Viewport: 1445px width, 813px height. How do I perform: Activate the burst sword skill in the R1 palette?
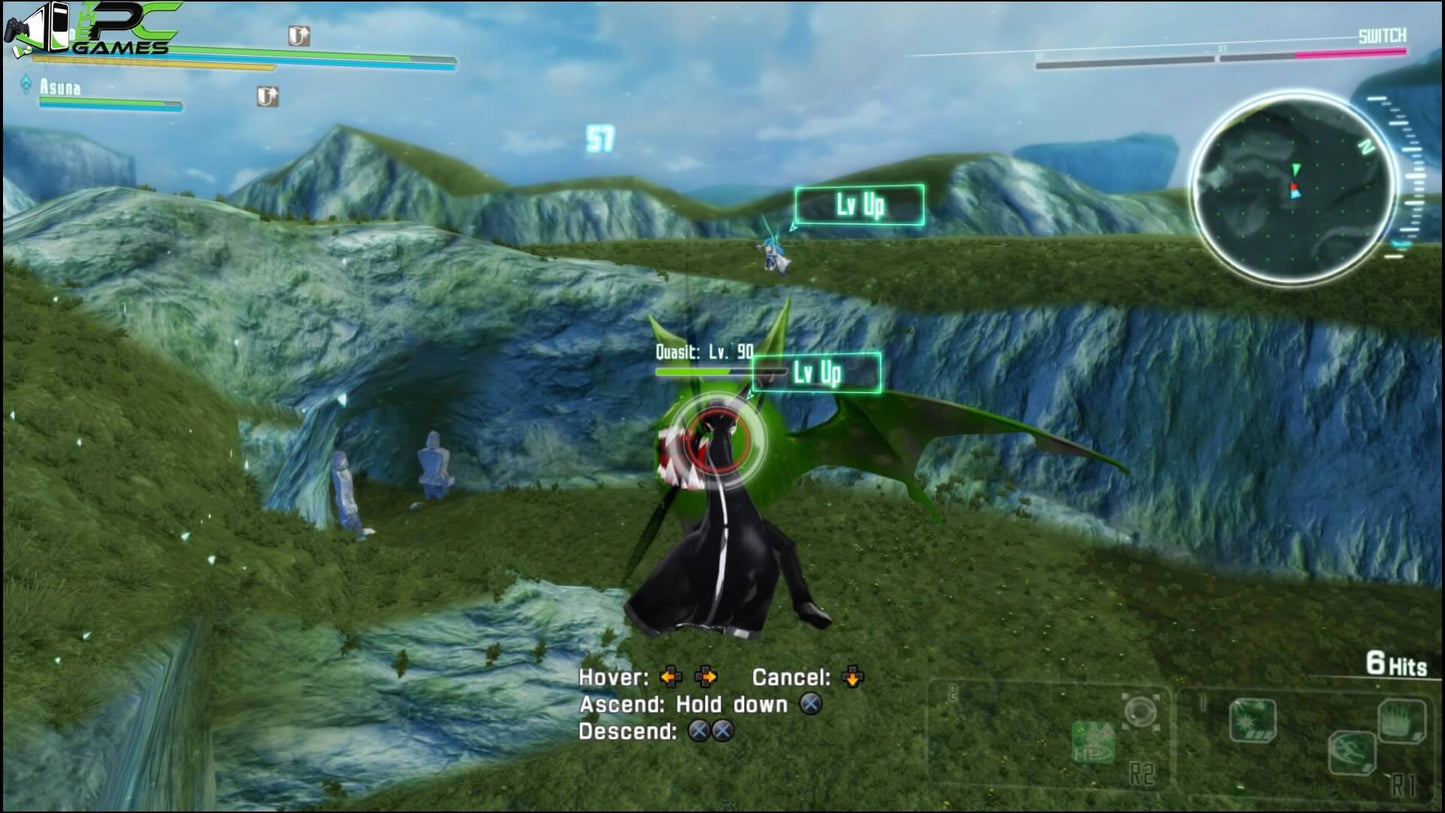click(1252, 719)
